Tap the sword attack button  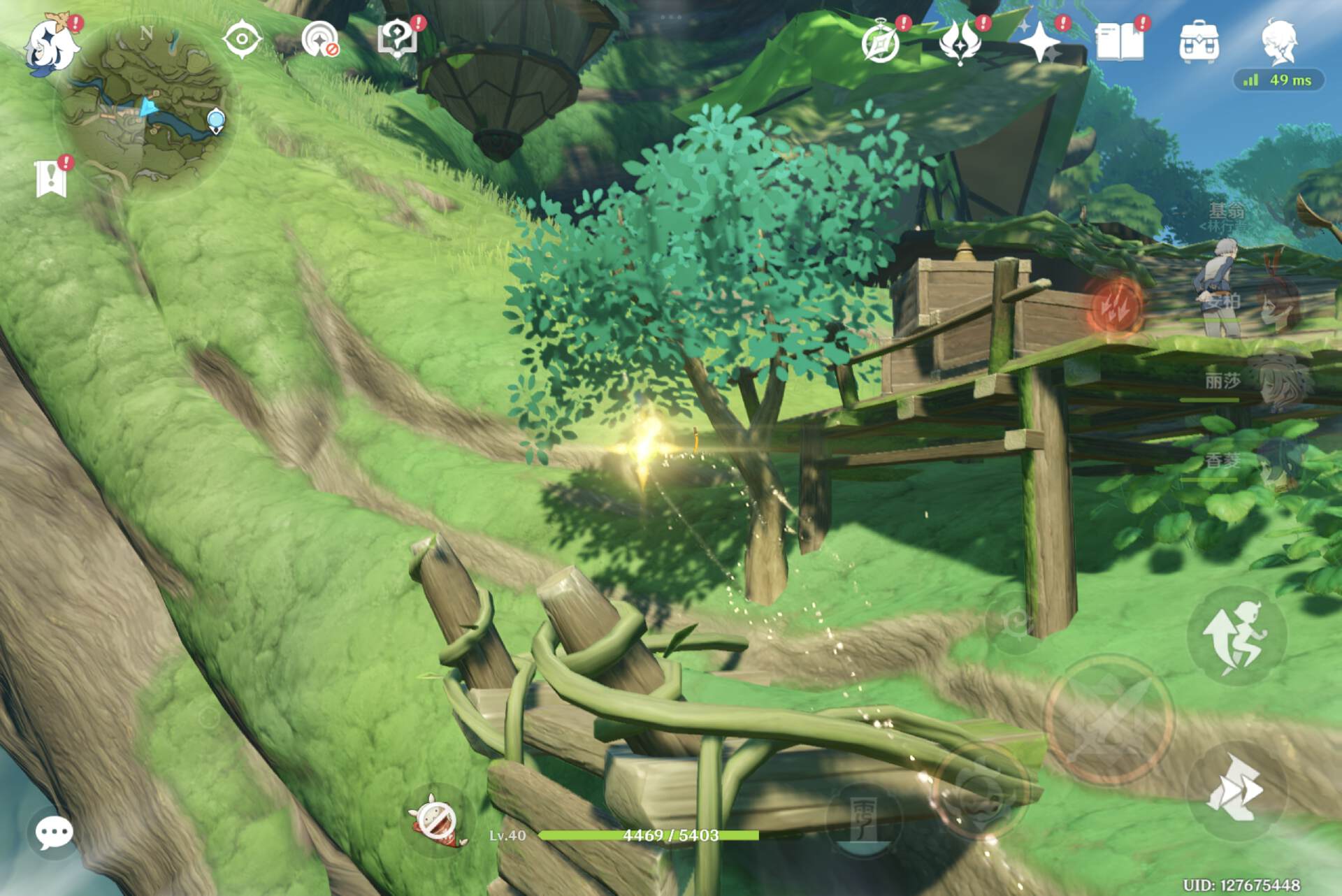tap(1109, 720)
